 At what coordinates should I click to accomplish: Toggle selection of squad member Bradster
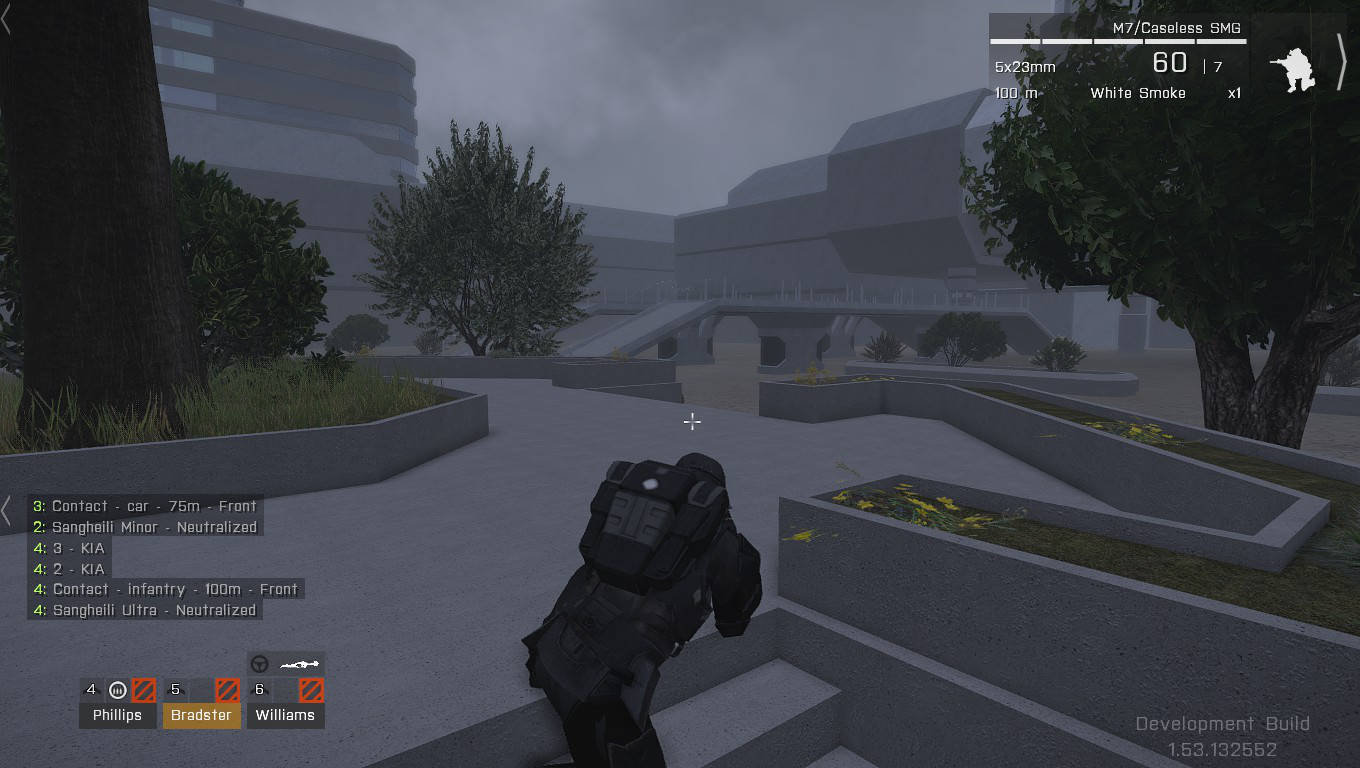(x=201, y=715)
